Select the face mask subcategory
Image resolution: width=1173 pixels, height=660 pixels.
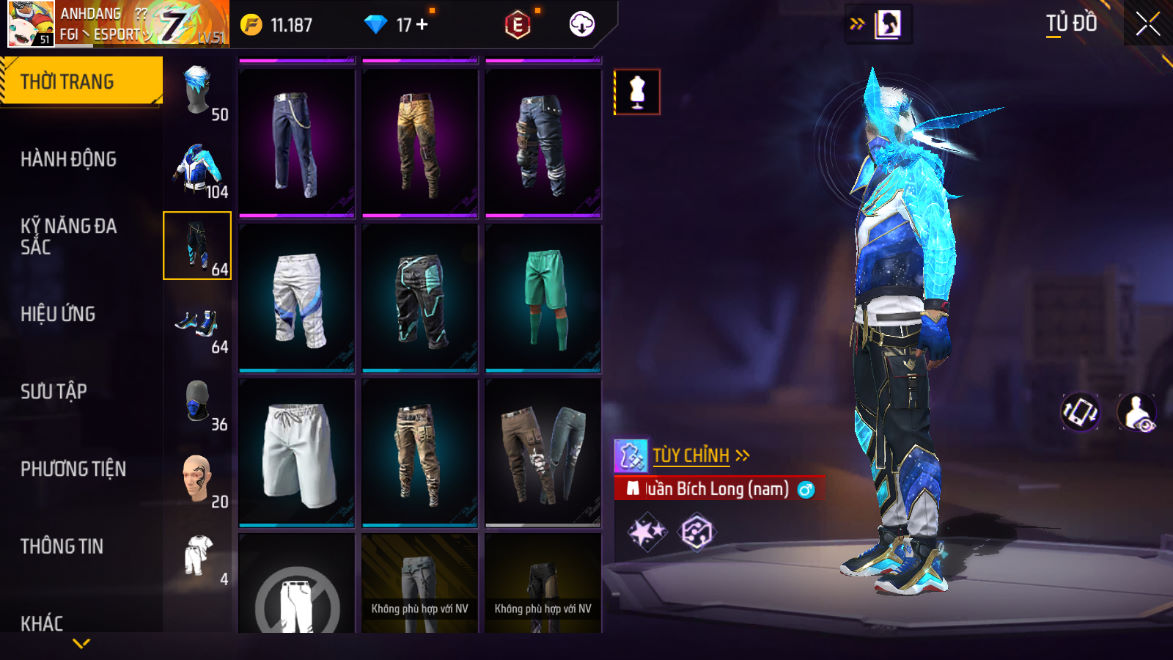[197, 400]
